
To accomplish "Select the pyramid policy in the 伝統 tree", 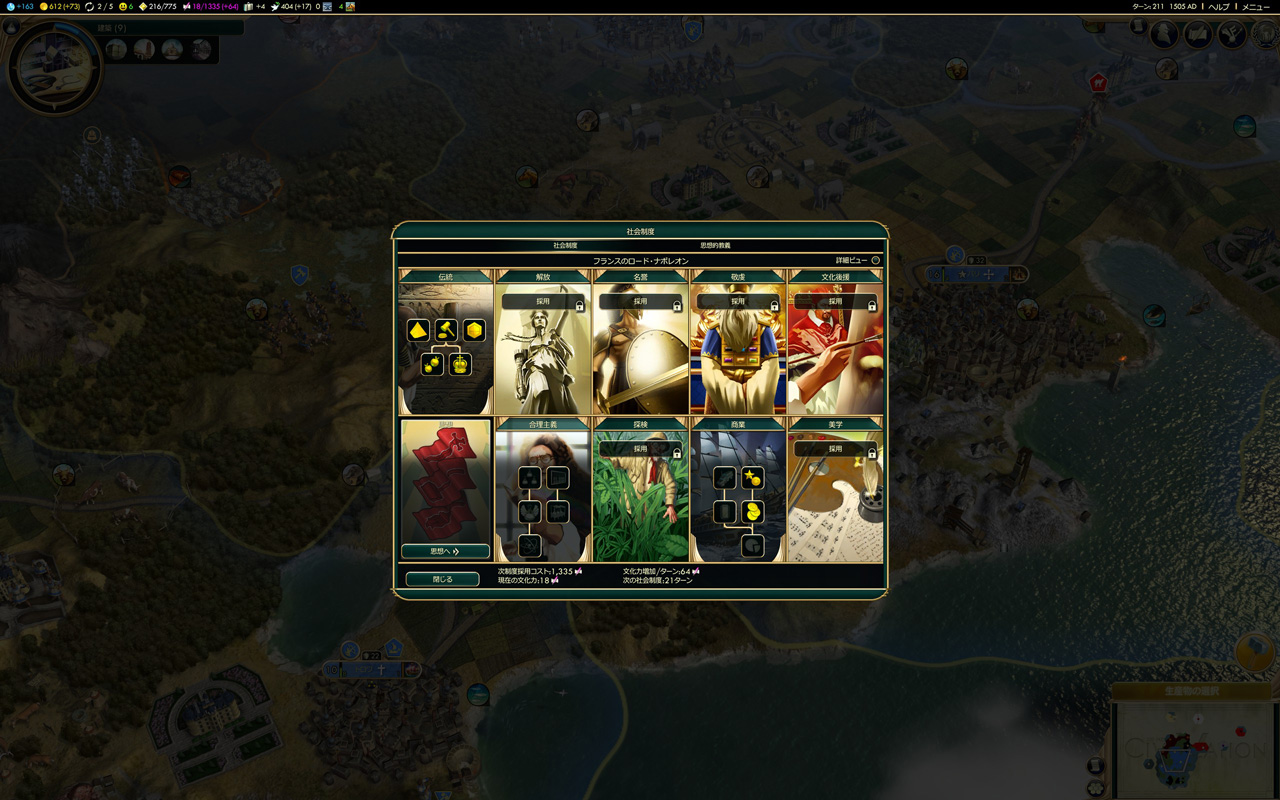I will tap(418, 330).
